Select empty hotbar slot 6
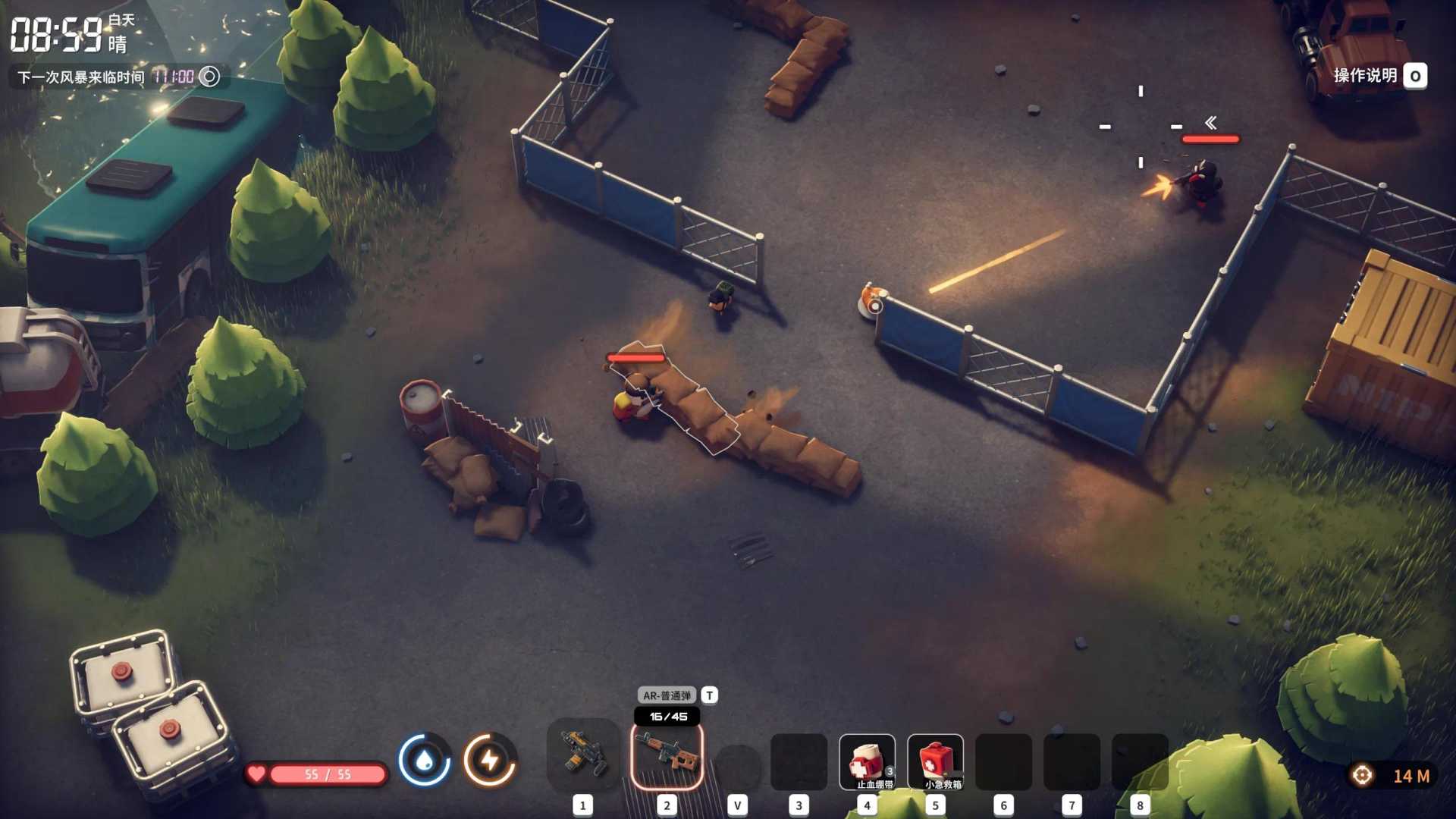Image resolution: width=1456 pixels, height=819 pixels. click(x=1003, y=762)
